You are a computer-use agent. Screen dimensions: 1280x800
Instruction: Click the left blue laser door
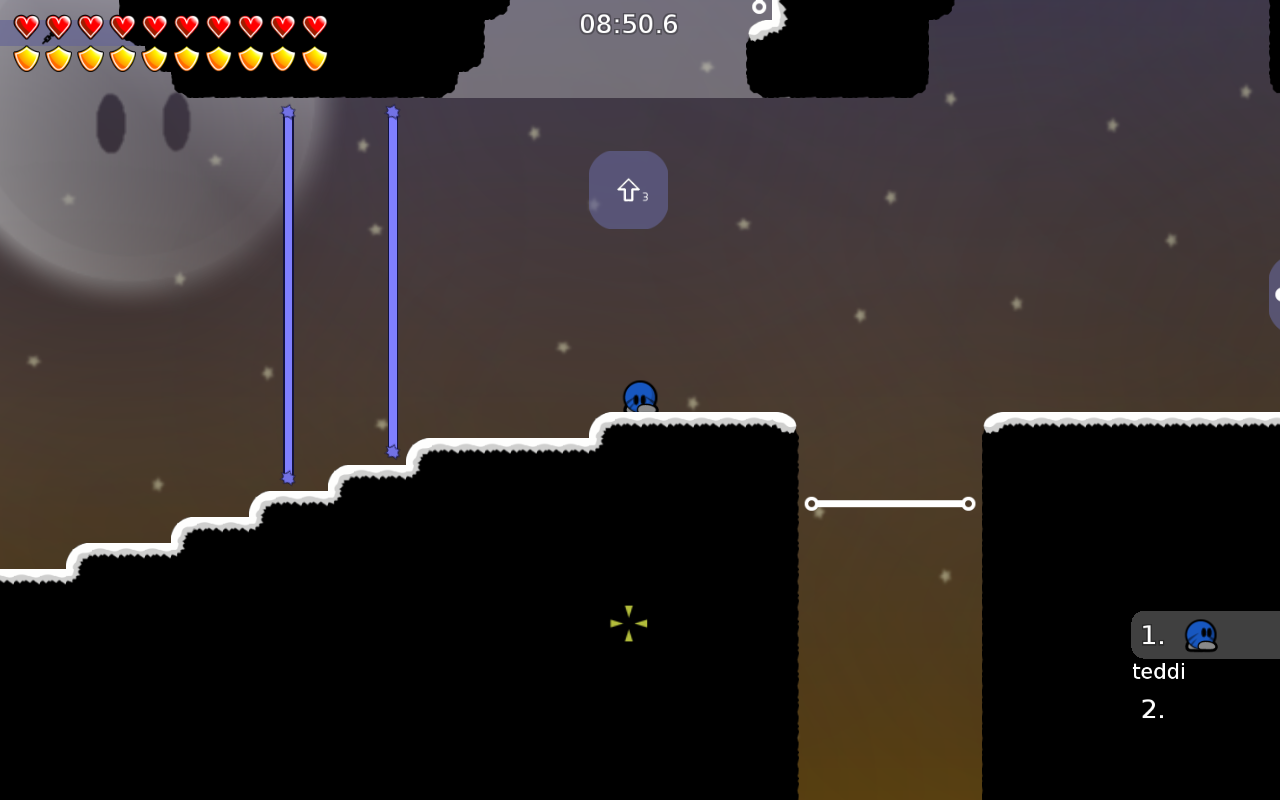288,295
